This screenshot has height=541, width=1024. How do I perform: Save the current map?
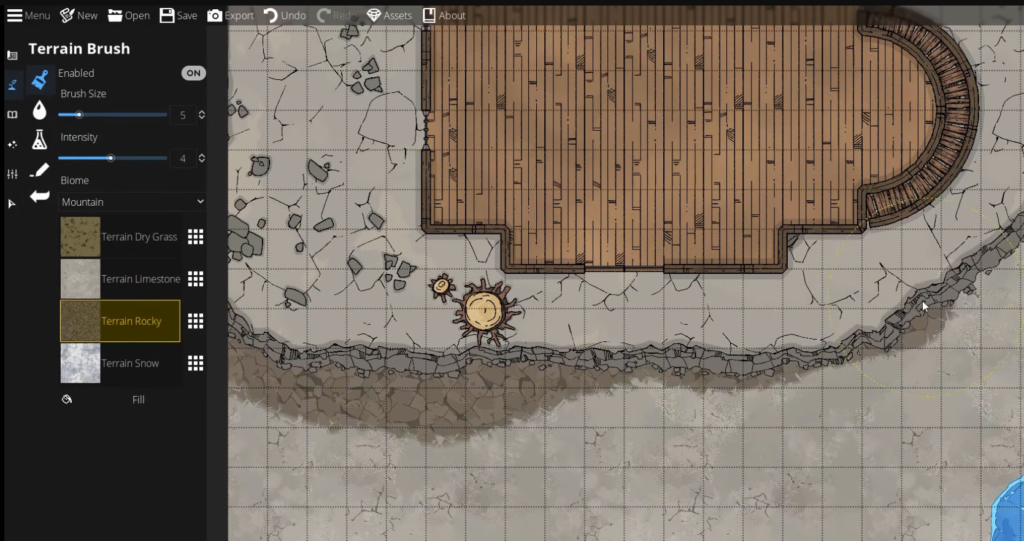tap(178, 15)
